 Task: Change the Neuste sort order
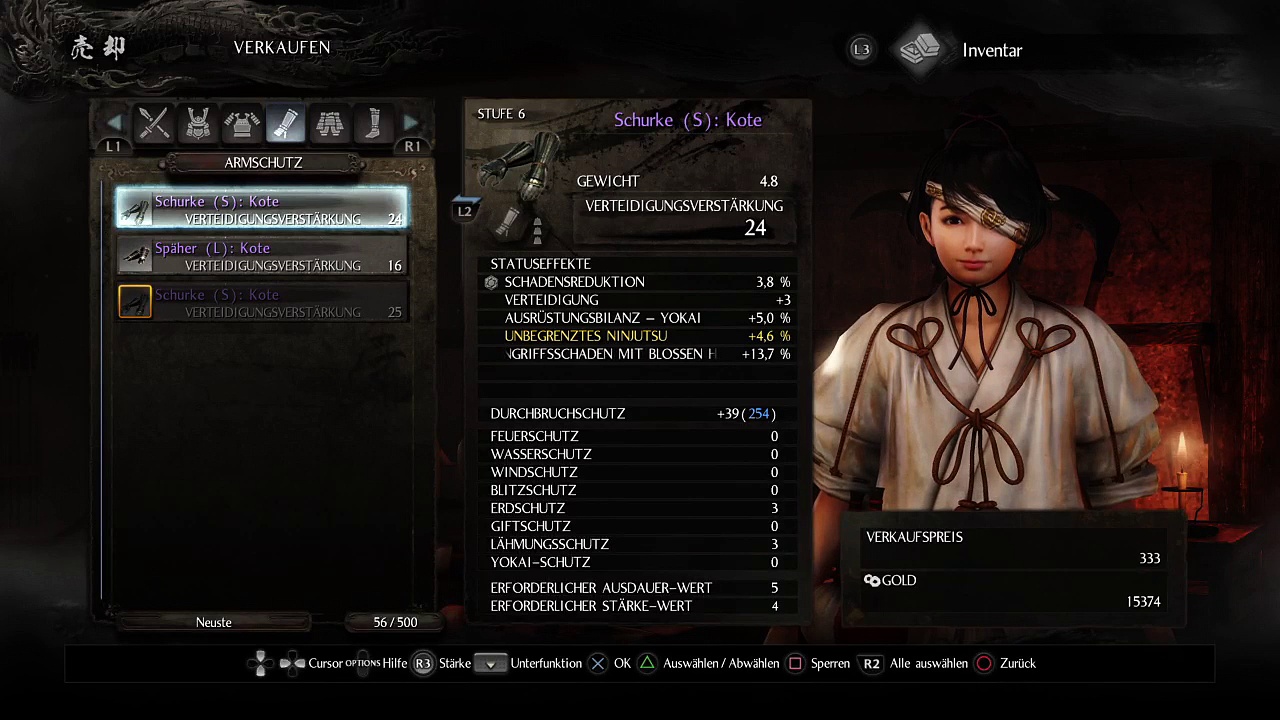[x=214, y=622]
